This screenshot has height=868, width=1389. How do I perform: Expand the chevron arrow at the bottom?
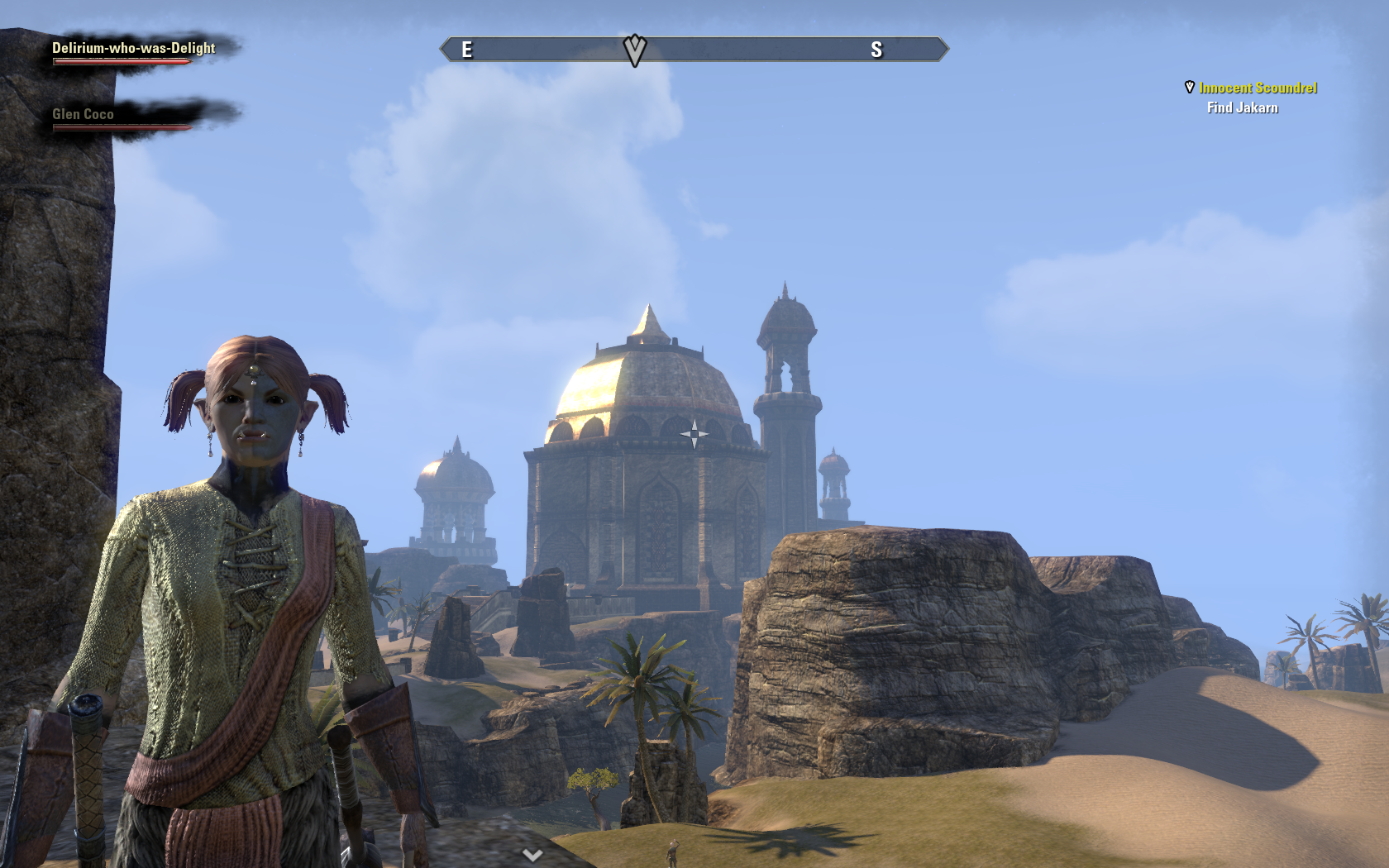coord(532,855)
